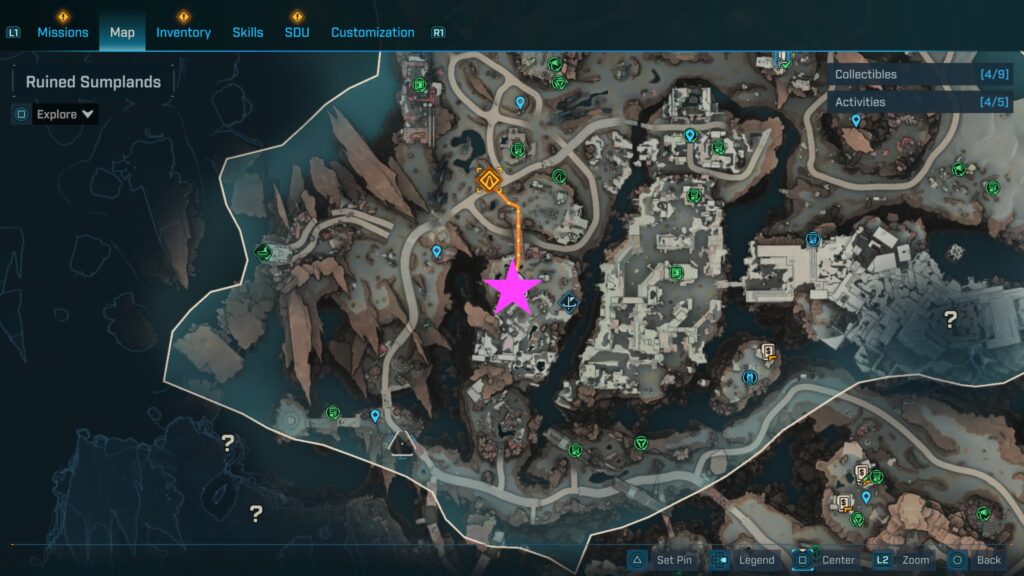This screenshot has width=1024, height=576.
Task: Select the pink star map pin
Action: pyautogui.click(x=513, y=288)
